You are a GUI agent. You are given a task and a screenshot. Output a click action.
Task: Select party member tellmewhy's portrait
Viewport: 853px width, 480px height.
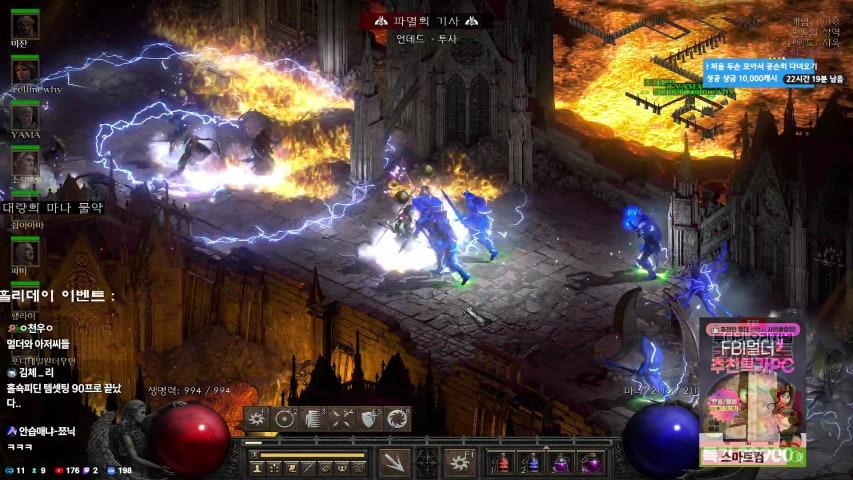pos(25,69)
